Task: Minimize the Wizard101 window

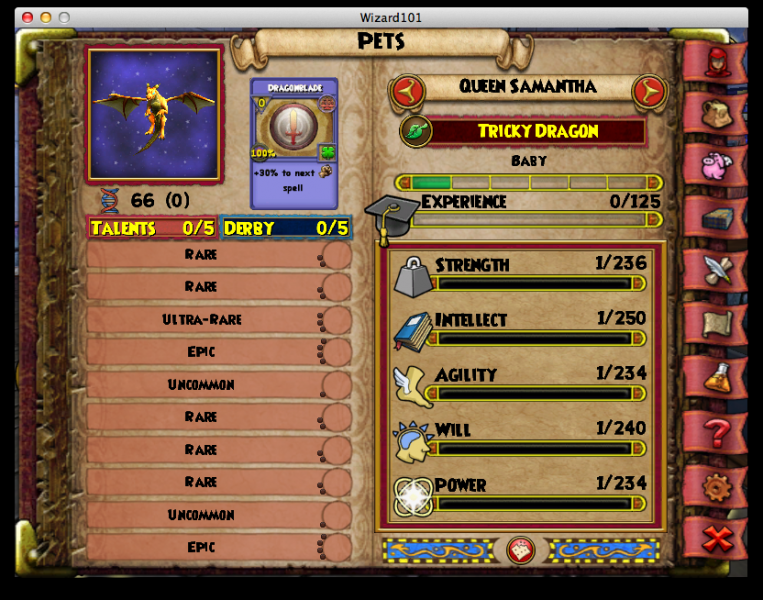Action: pos(45,17)
